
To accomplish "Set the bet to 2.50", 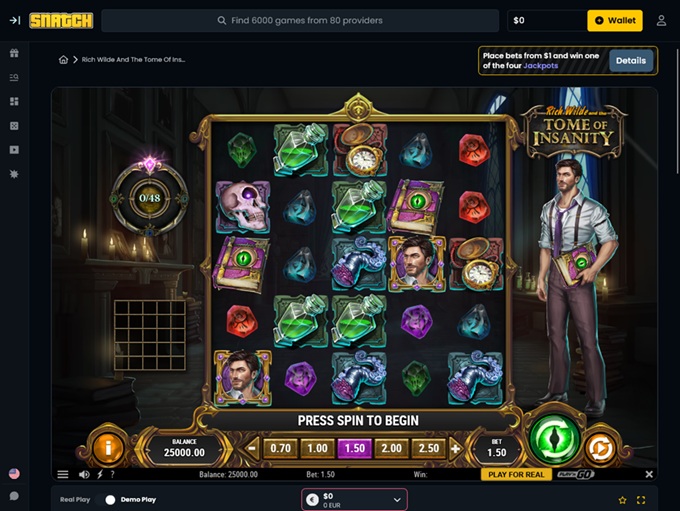I will [429, 449].
